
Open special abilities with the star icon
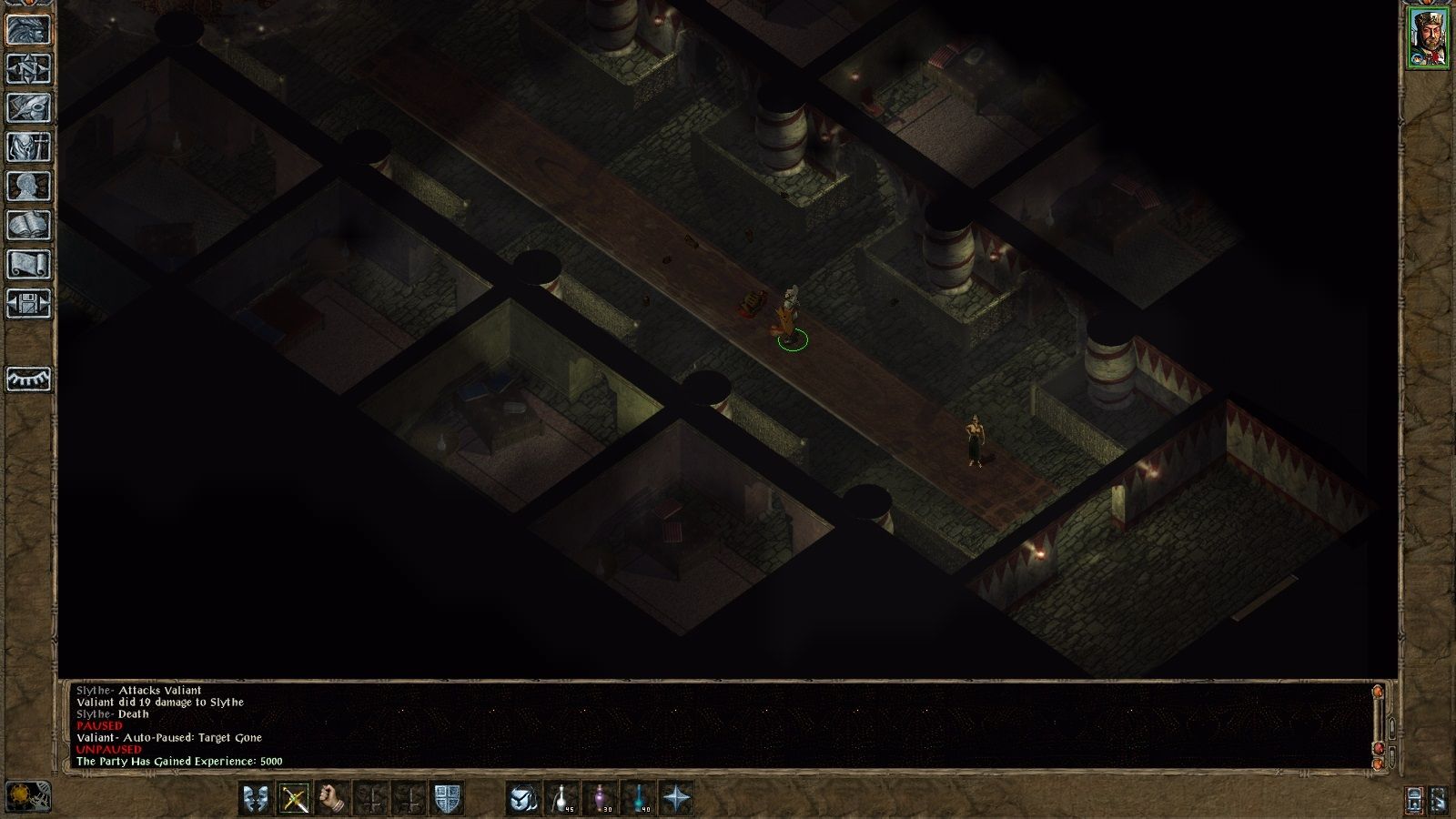[677, 799]
